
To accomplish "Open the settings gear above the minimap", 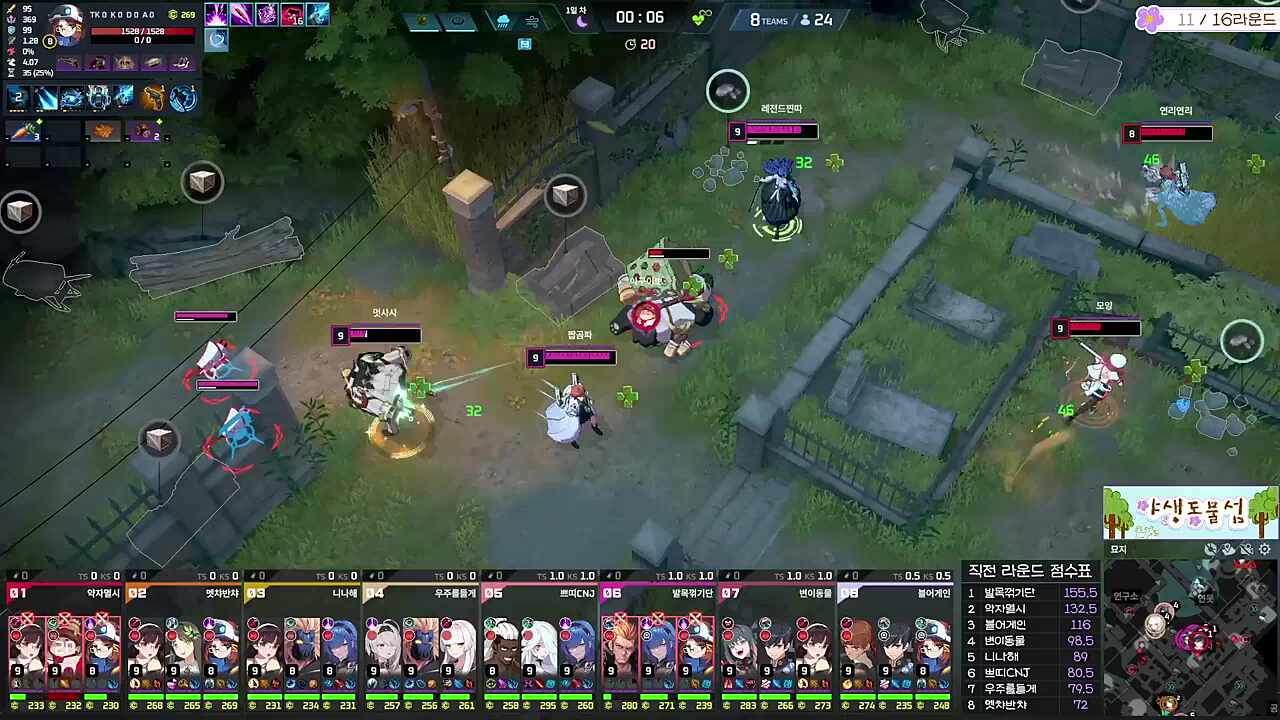I will pyautogui.click(x=1263, y=548).
